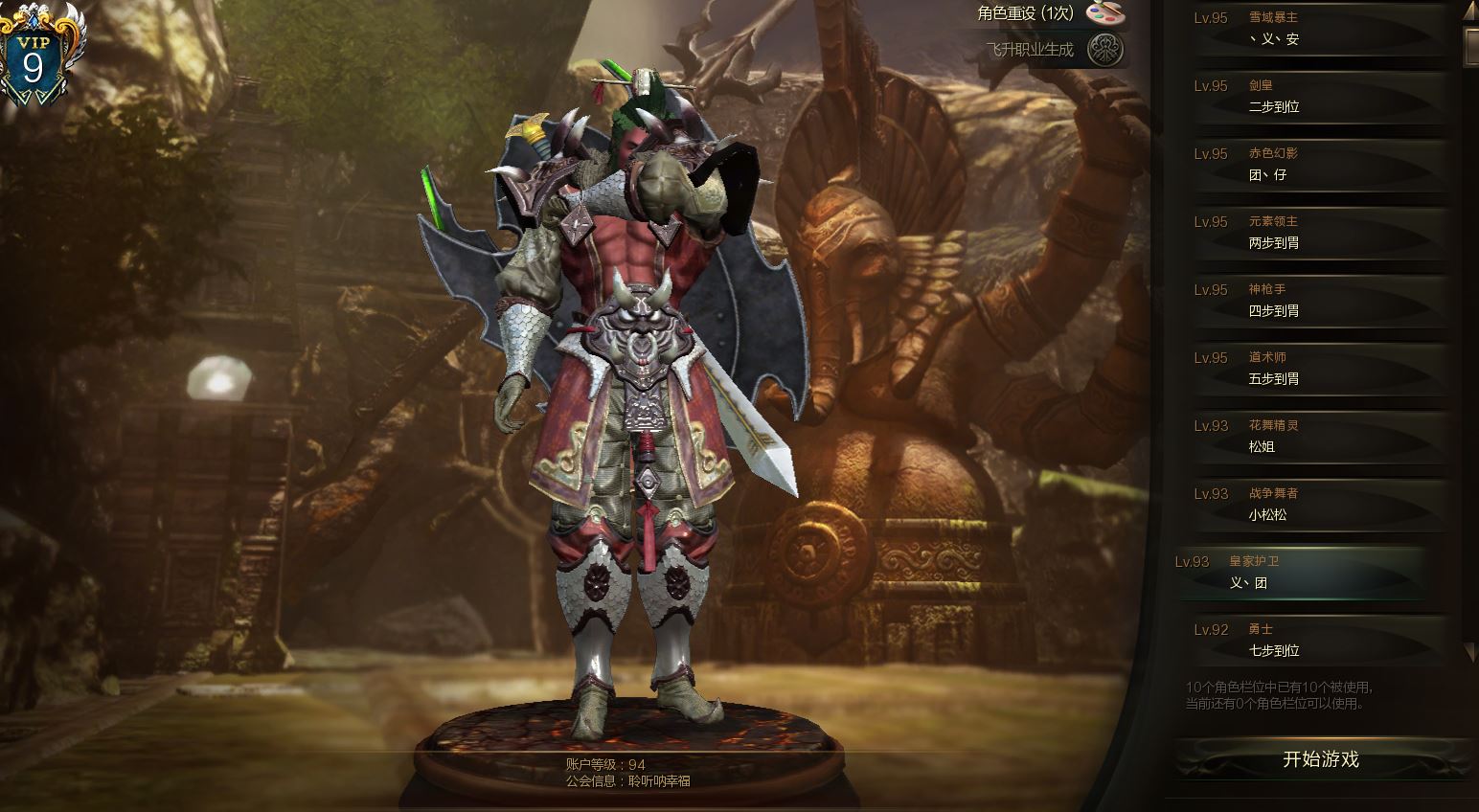Pick the 战争舞者 character 小松松
Screen dimensions: 1479x812
click(x=1318, y=505)
